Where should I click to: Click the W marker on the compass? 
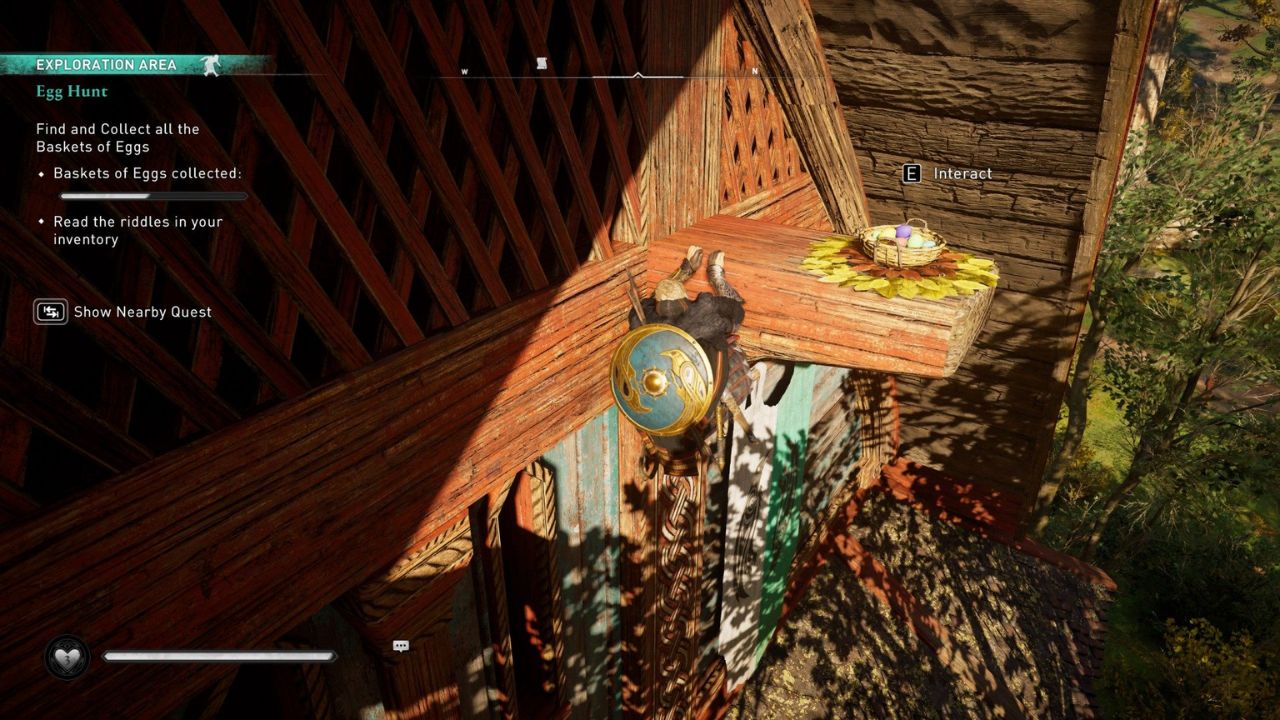(x=463, y=72)
